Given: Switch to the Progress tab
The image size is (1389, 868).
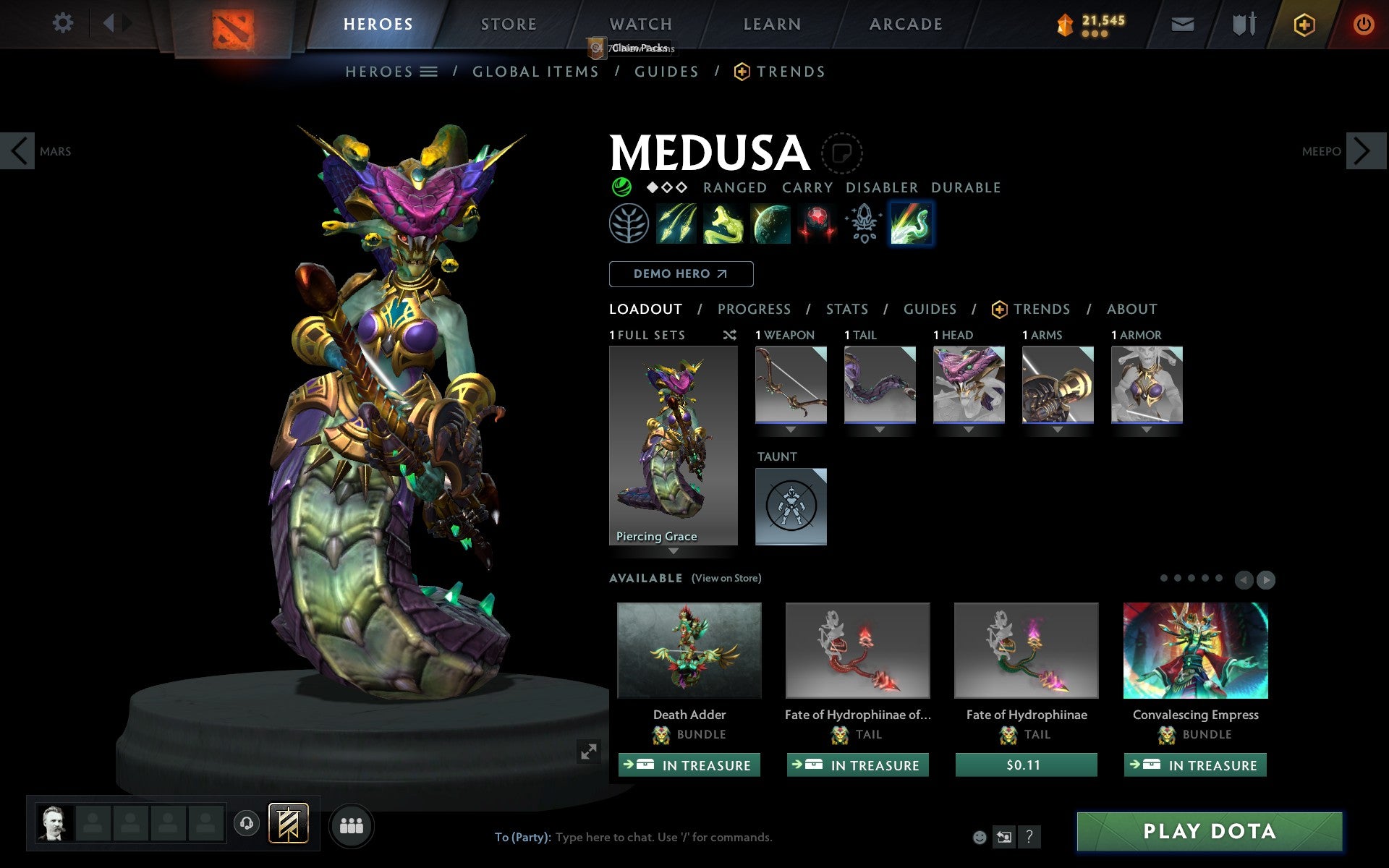Looking at the screenshot, I should pyautogui.click(x=754, y=309).
